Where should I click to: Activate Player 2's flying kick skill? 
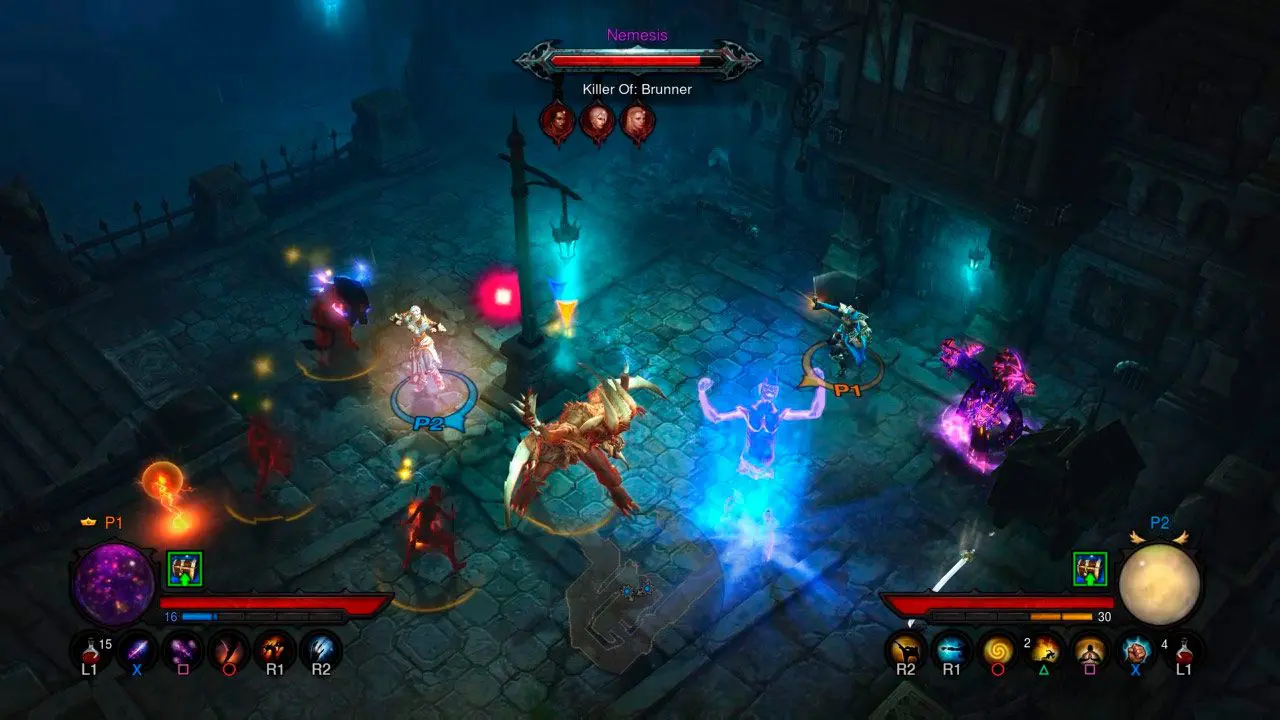tap(906, 650)
